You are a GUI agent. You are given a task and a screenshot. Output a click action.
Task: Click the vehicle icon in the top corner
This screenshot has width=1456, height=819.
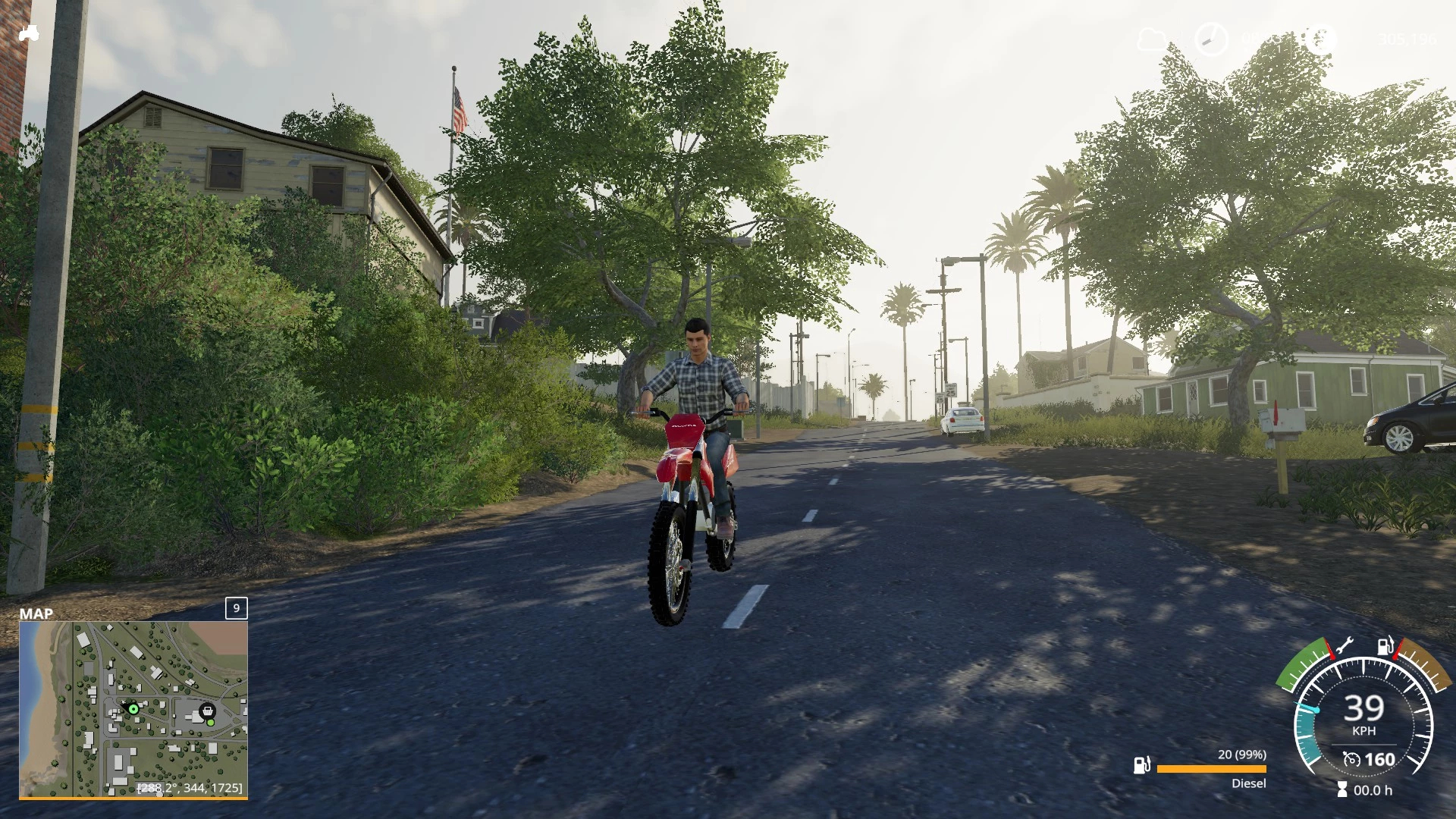pos(29,33)
